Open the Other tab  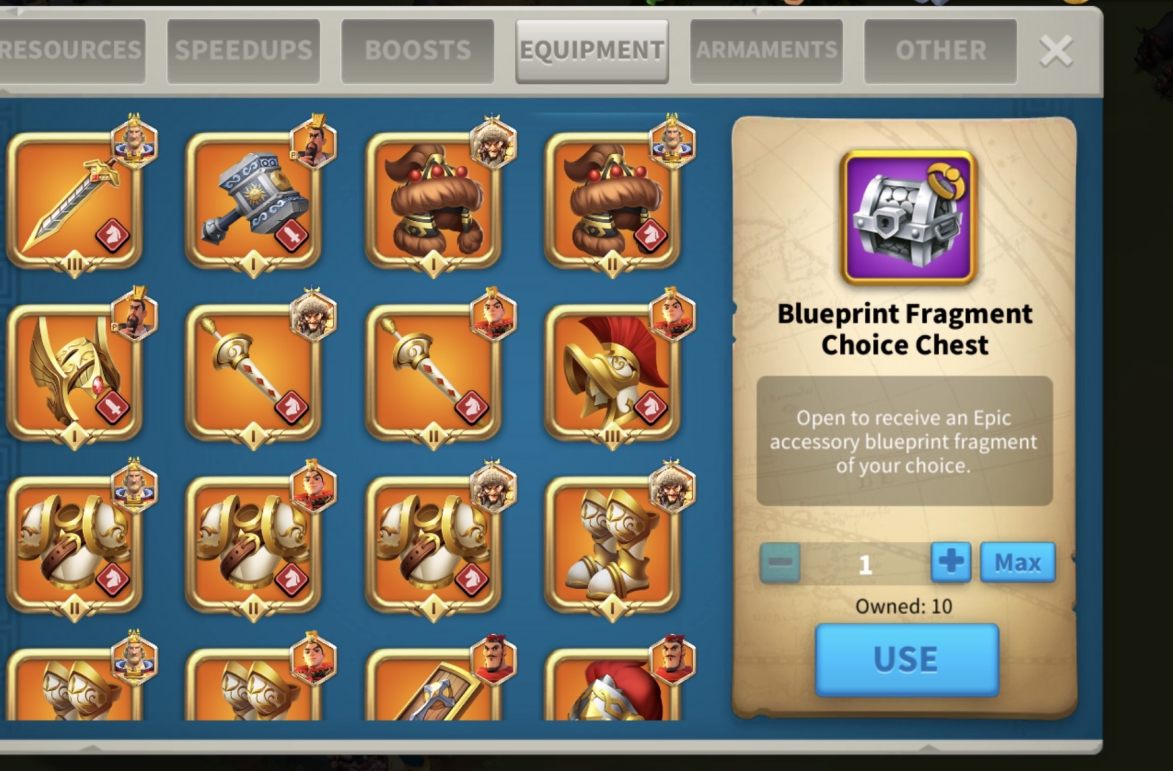pyautogui.click(x=940, y=50)
